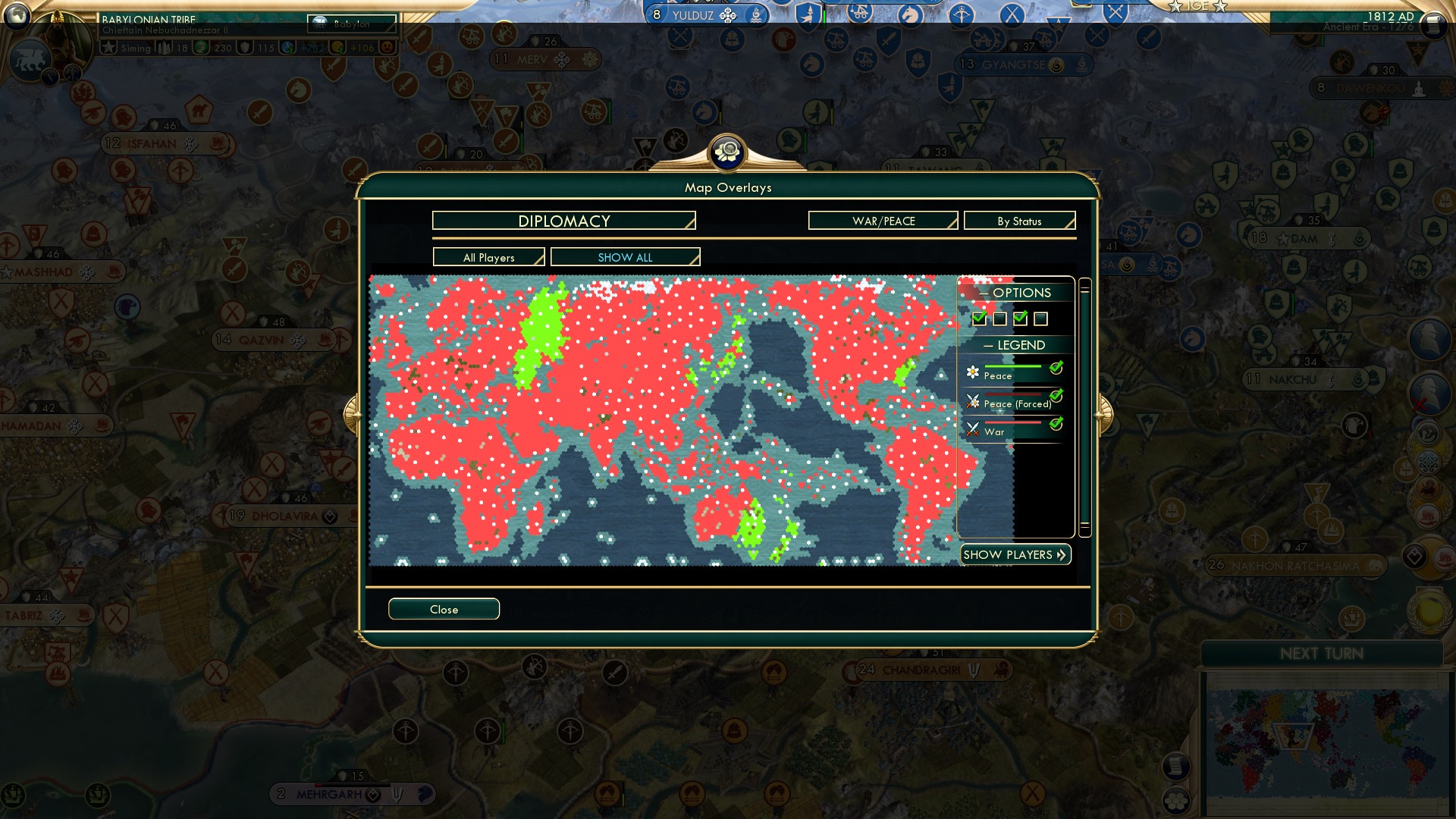The image size is (1456, 819).
Task: Open the WAR/PEACE dropdown
Action: (x=882, y=221)
